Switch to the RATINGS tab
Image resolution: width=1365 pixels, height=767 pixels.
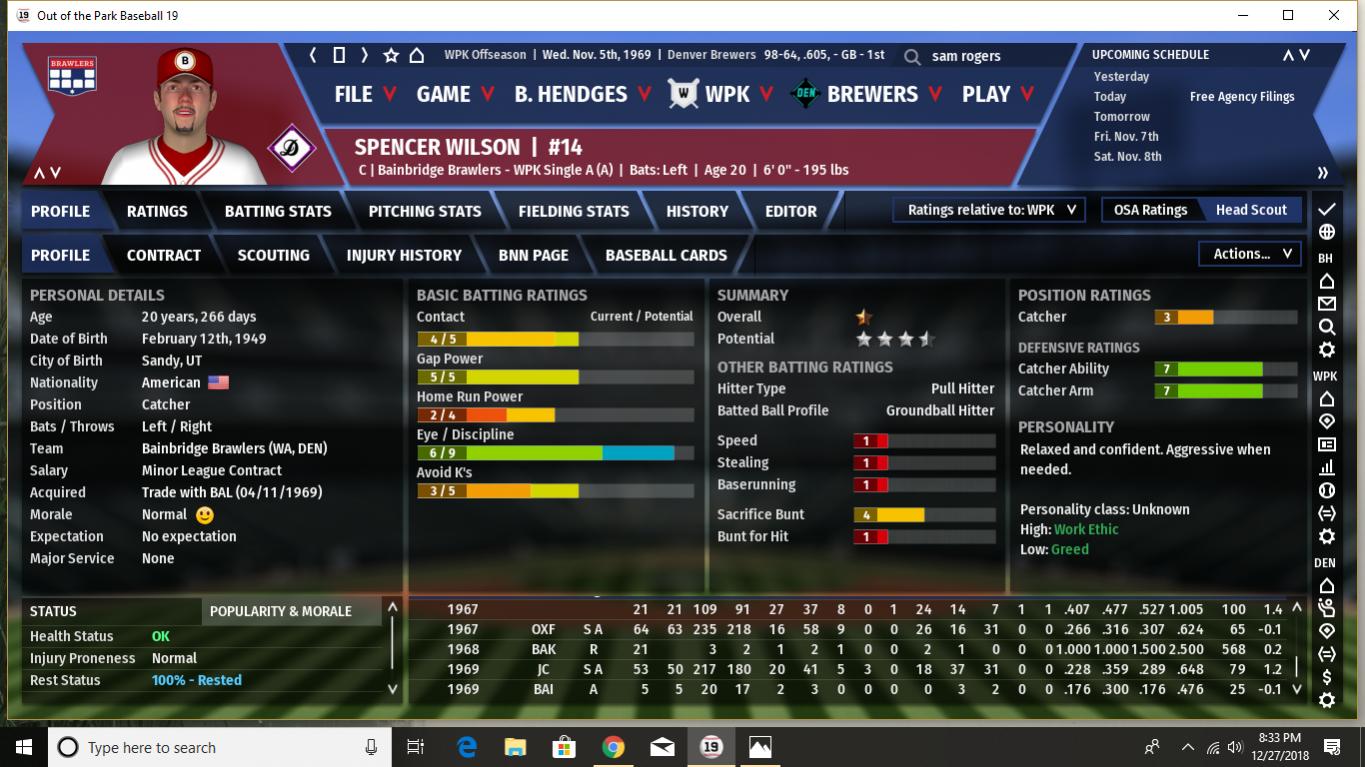[157, 211]
